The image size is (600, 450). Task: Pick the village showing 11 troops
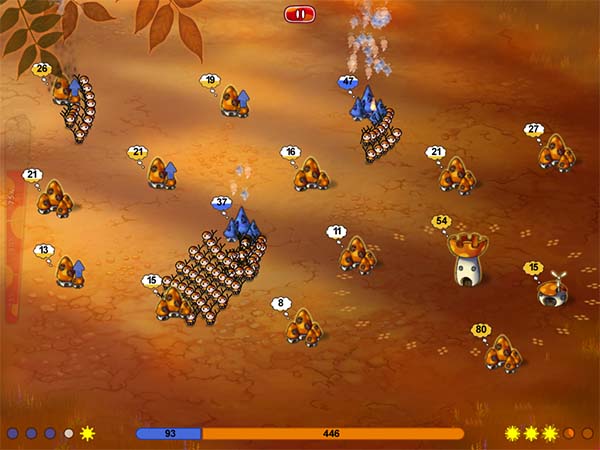coord(356,255)
